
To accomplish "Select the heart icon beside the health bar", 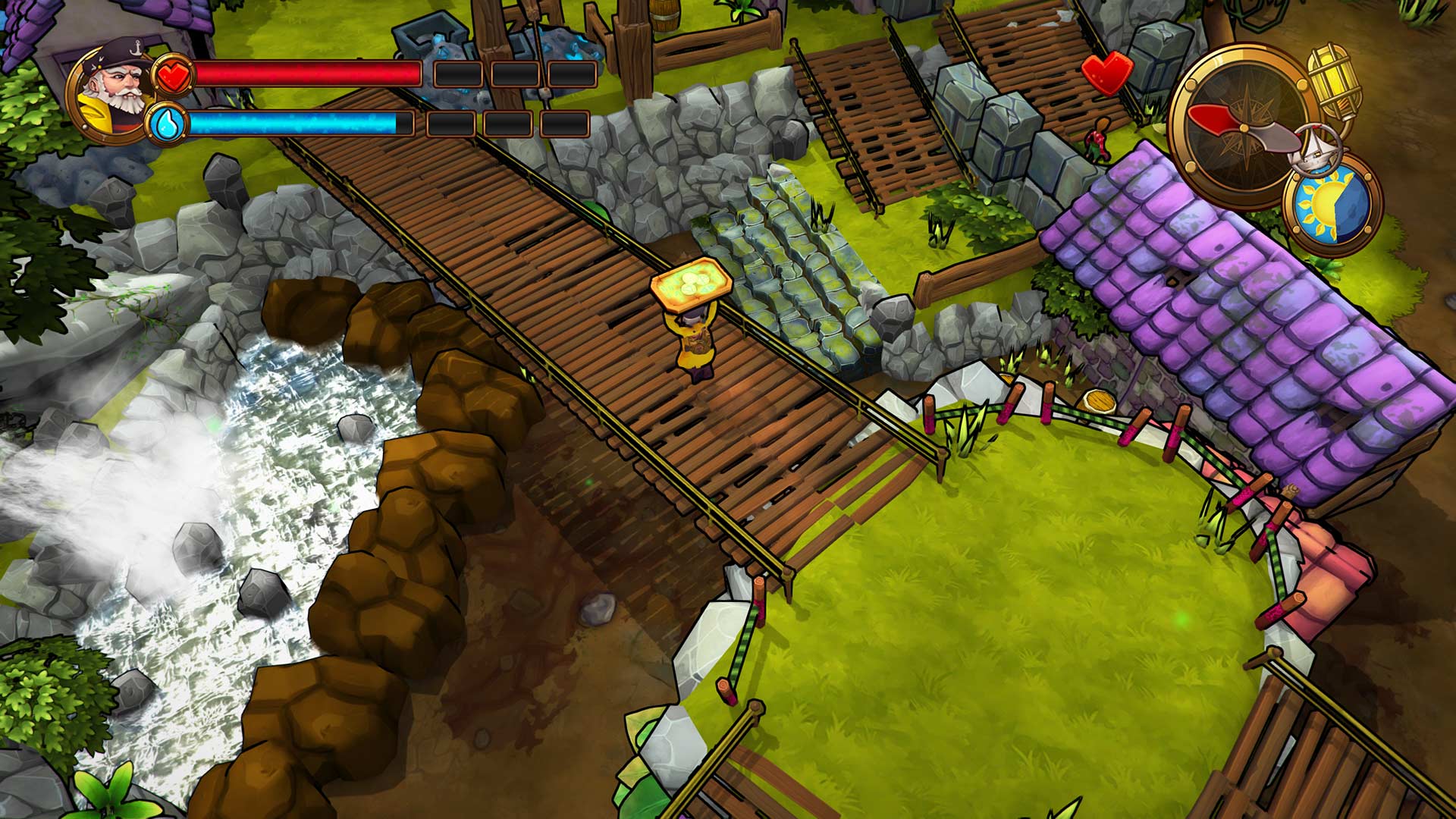I will click(174, 75).
